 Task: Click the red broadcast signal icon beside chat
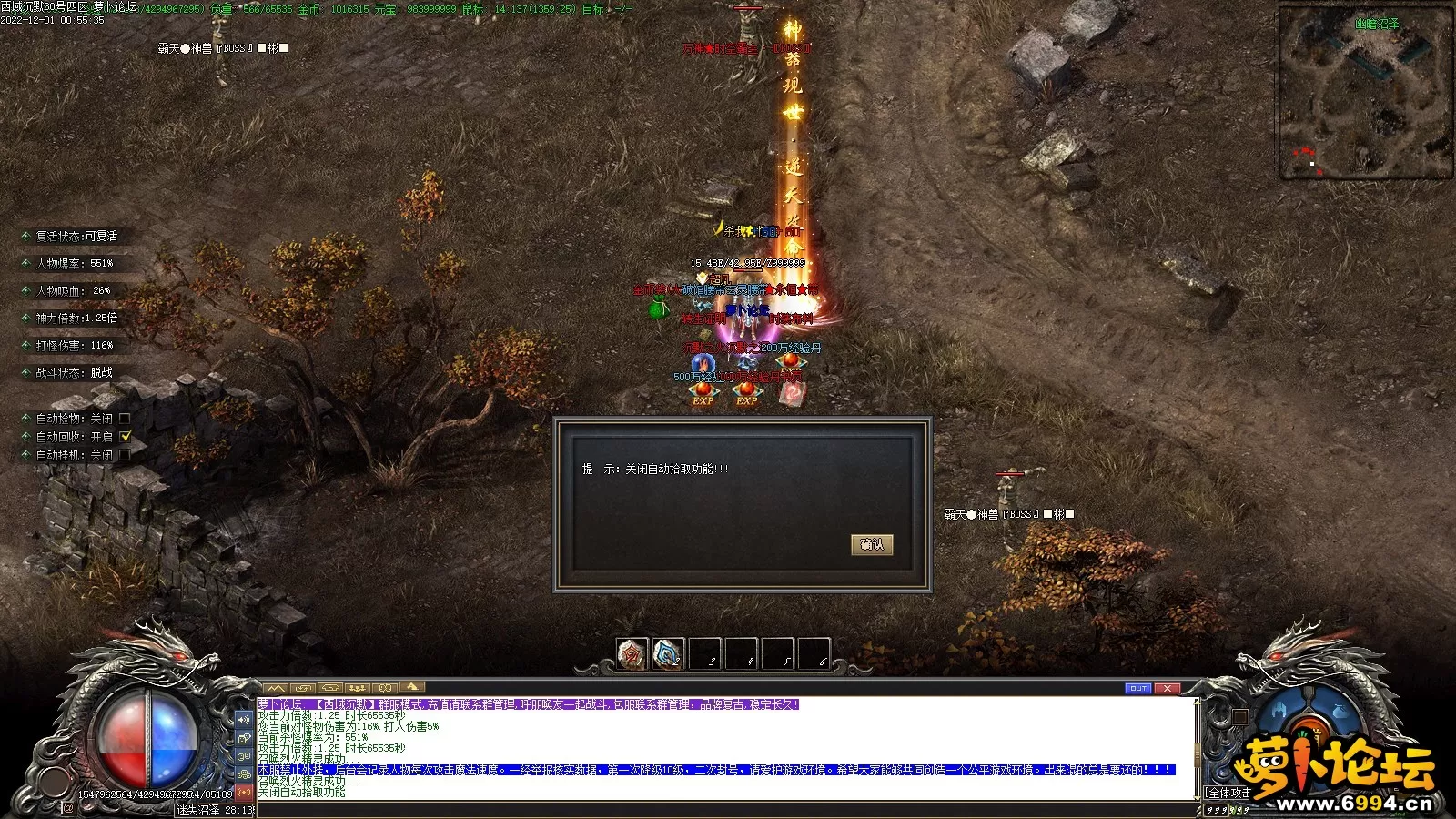[244, 793]
